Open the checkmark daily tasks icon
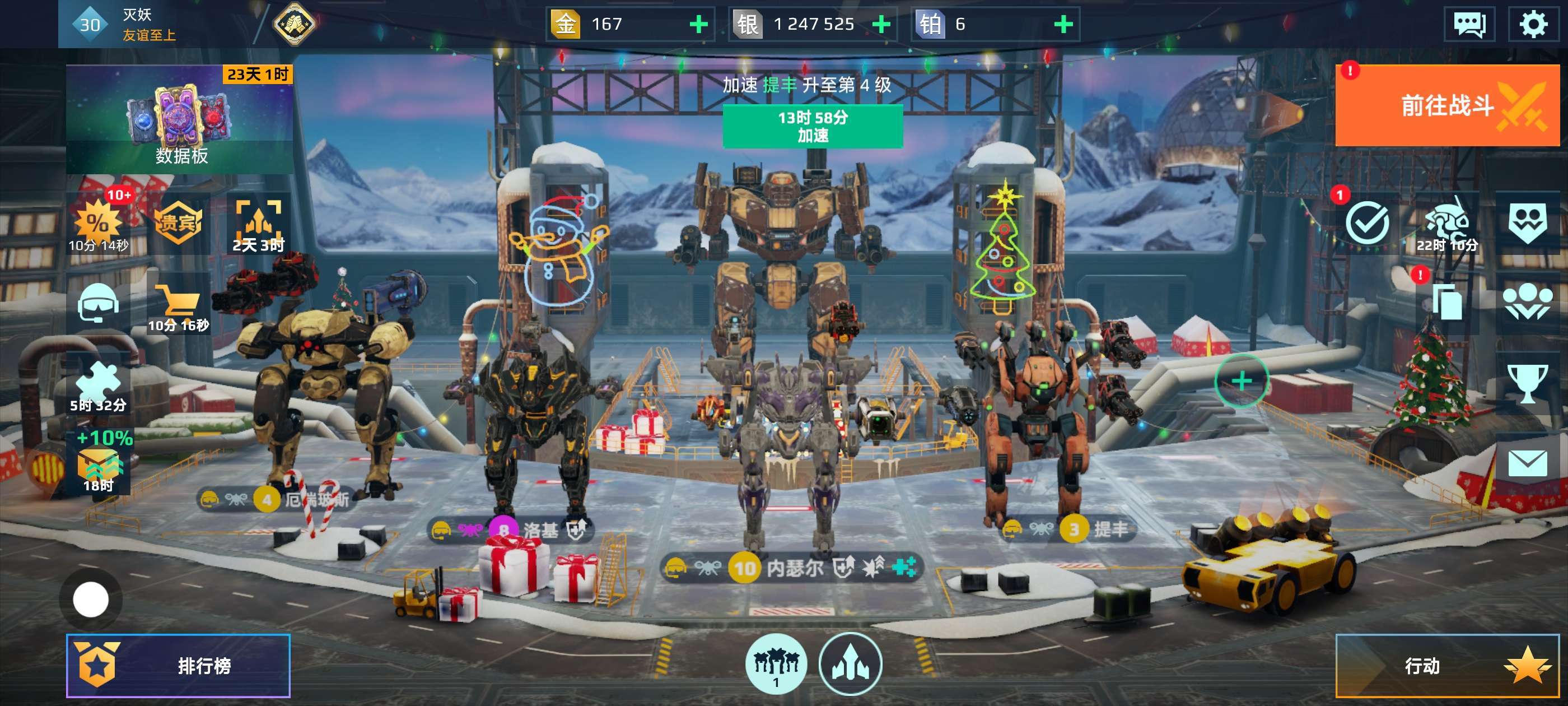 (x=1367, y=223)
